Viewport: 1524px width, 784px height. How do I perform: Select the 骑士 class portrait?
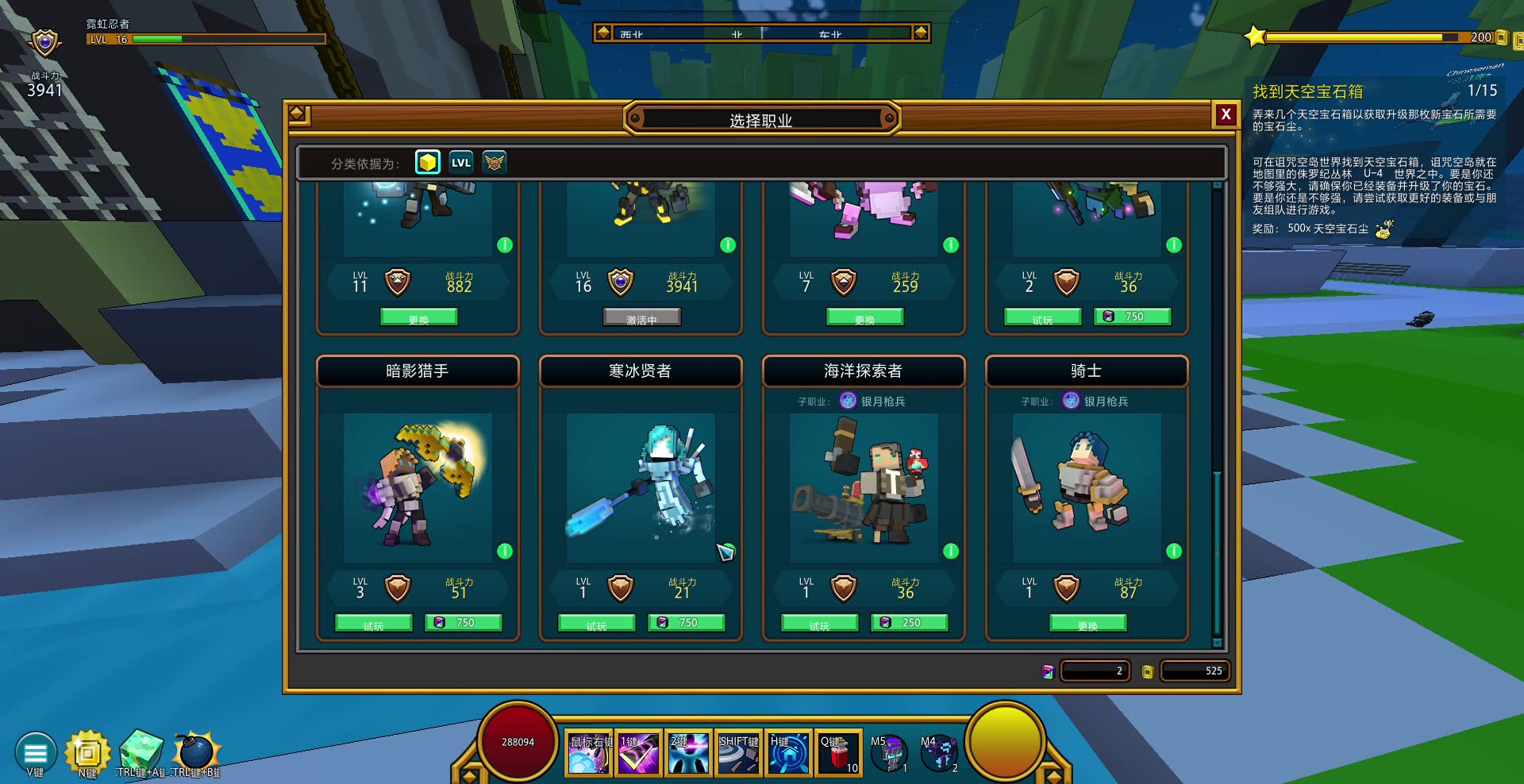1087,486
